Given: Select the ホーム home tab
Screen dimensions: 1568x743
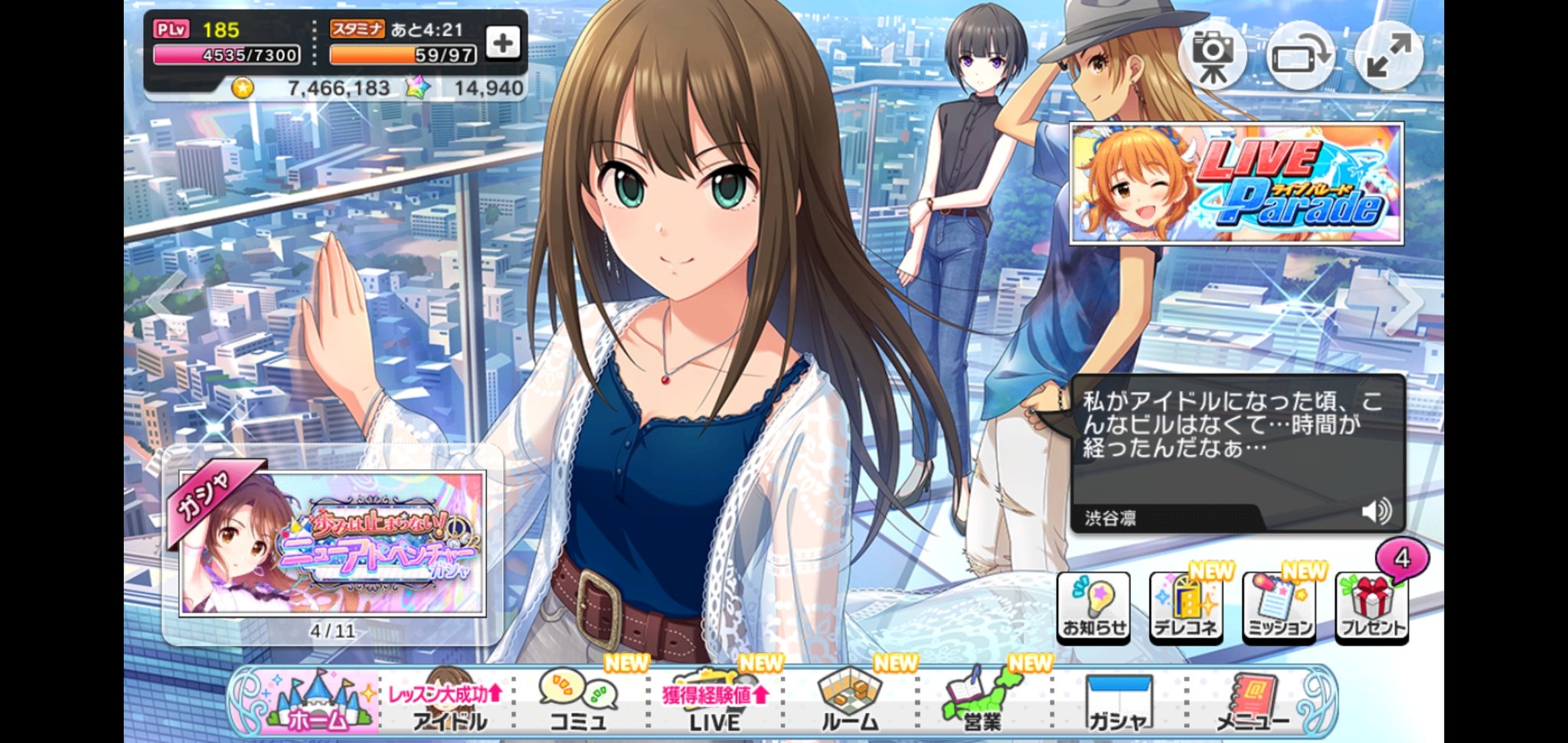Looking at the screenshot, I should 315,701.
